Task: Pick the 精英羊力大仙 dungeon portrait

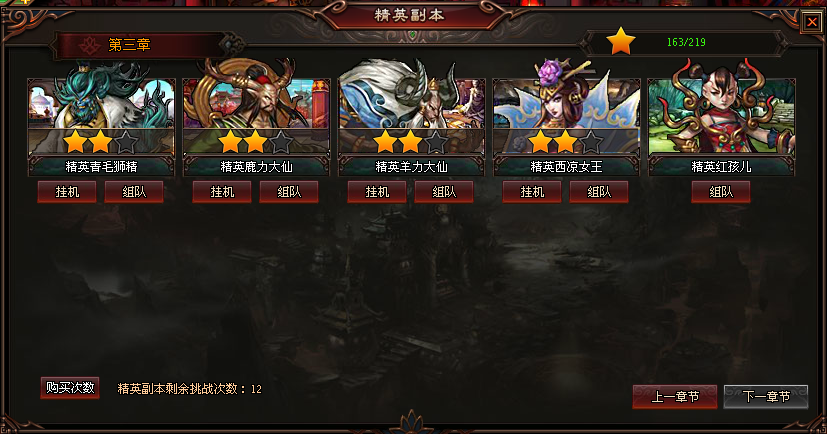Action: [412, 112]
